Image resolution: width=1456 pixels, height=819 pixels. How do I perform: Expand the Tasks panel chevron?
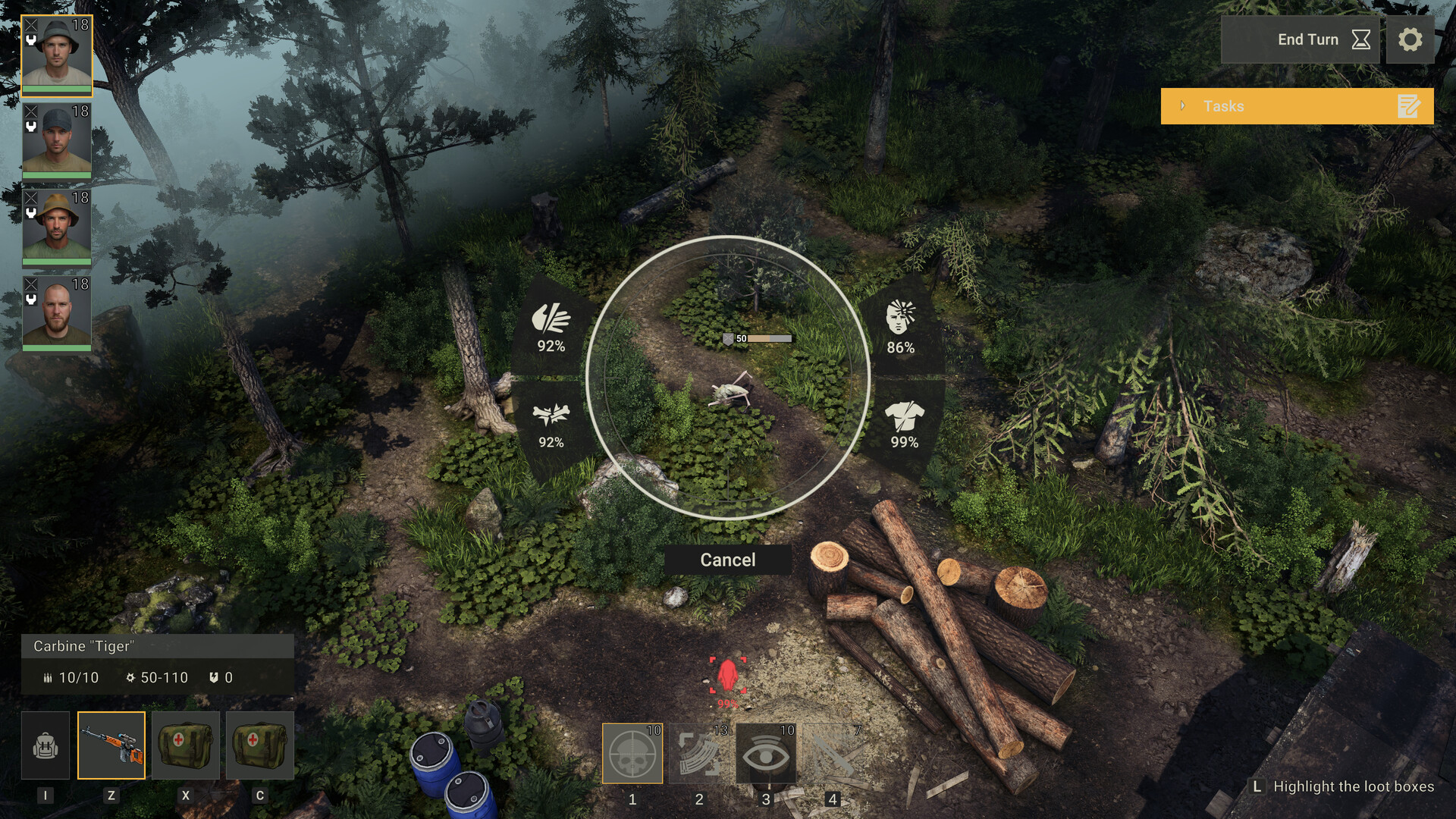click(x=1183, y=106)
